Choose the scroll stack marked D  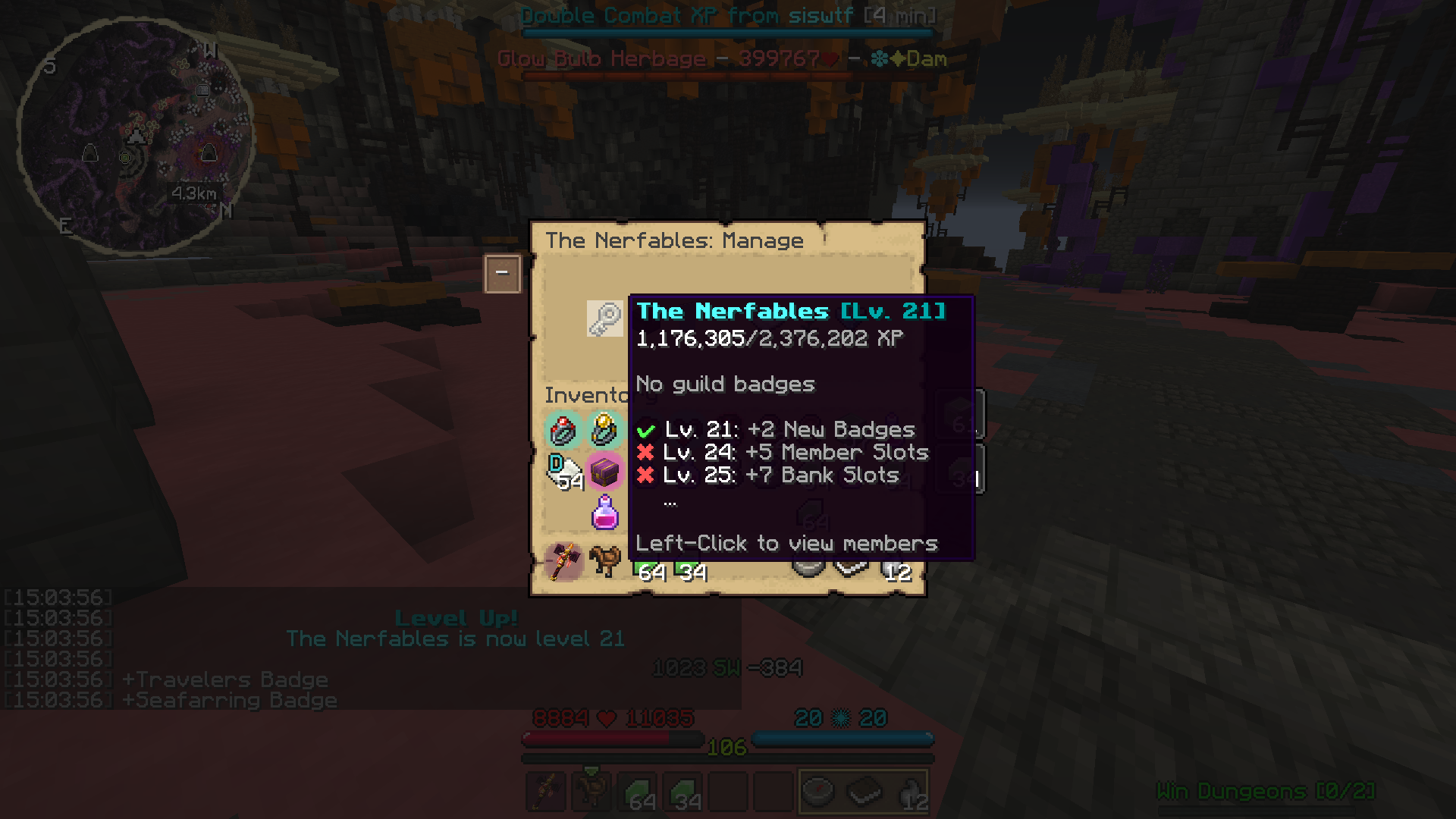563,472
